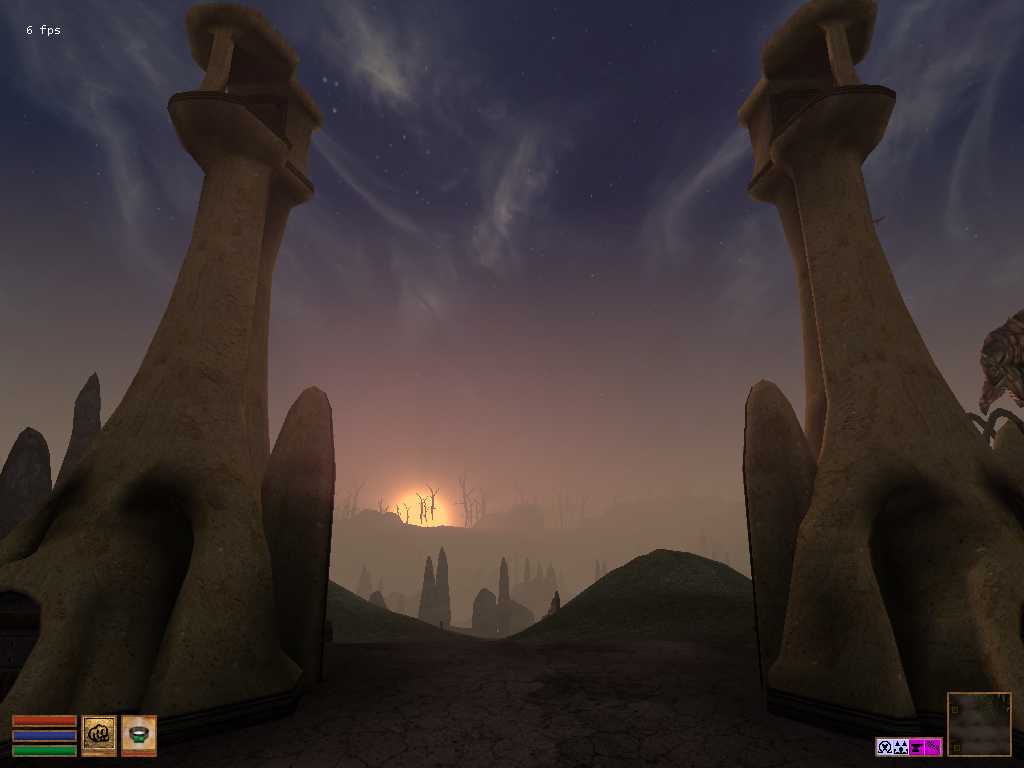Viewport: 1024px width, 768px height.
Task: Click the omega symbol active effect icon
Action: pyautogui.click(x=885, y=746)
